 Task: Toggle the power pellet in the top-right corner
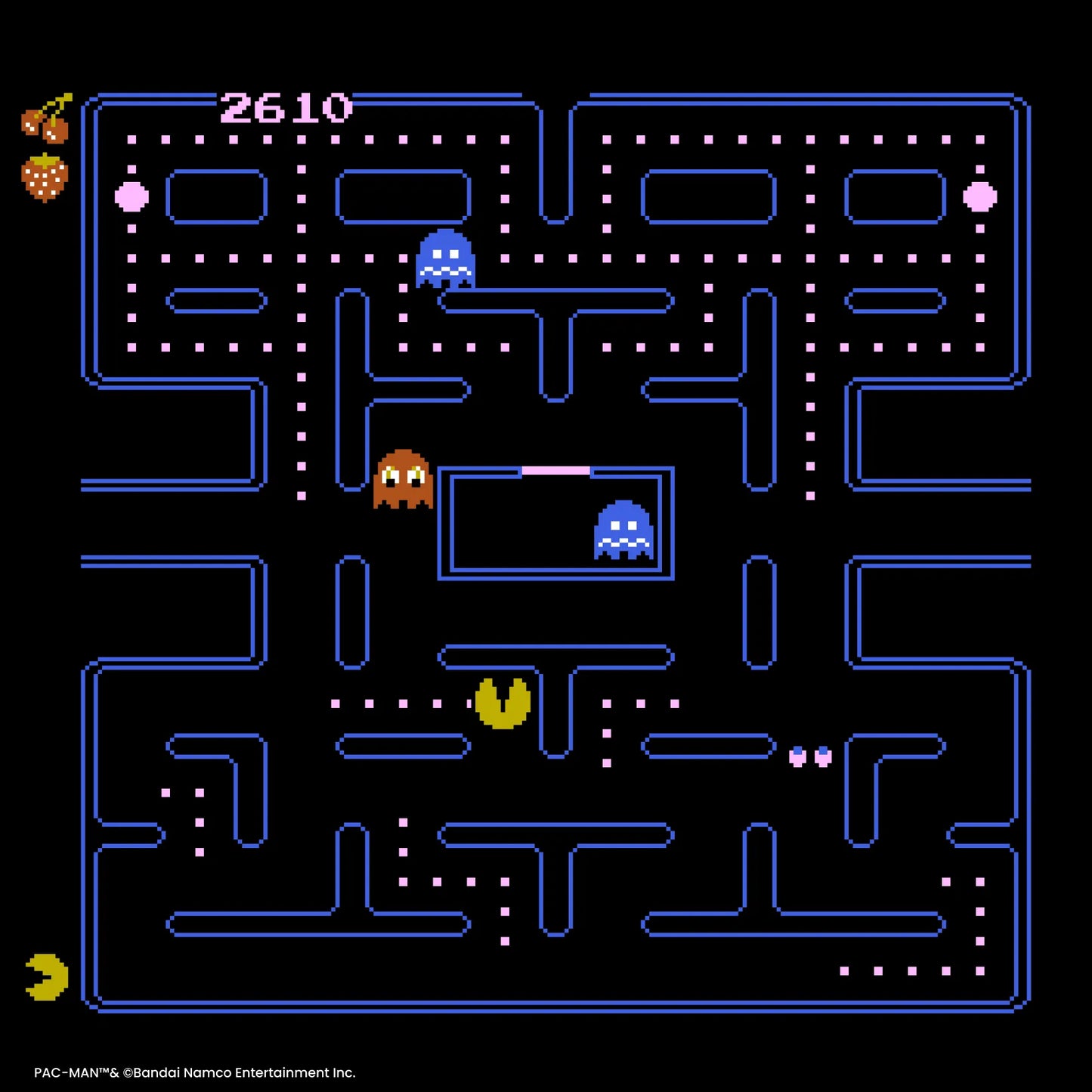tap(979, 197)
